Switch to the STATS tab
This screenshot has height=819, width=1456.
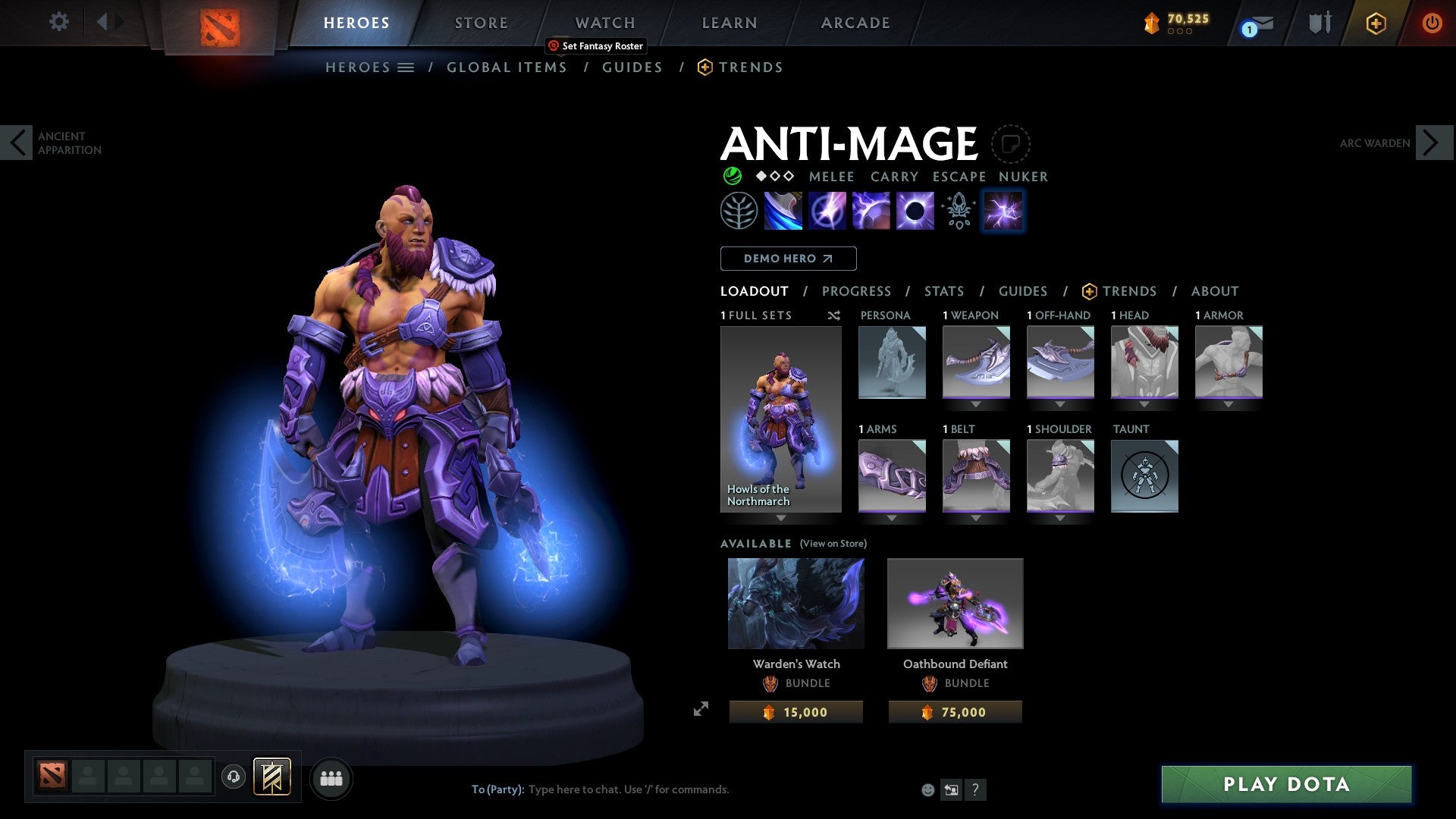click(x=943, y=291)
